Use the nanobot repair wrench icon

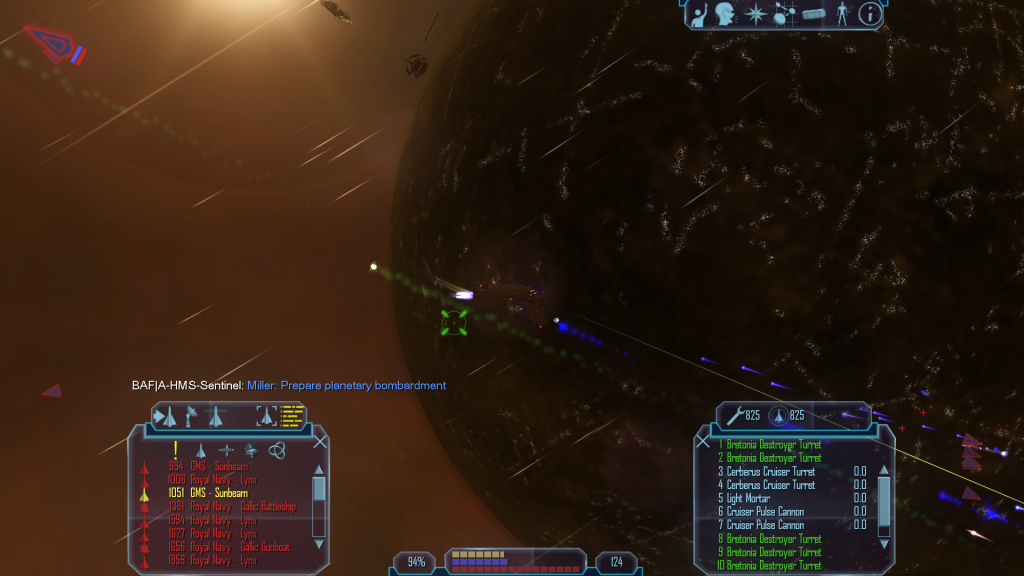pyautogui.click(x=735, y=415)
